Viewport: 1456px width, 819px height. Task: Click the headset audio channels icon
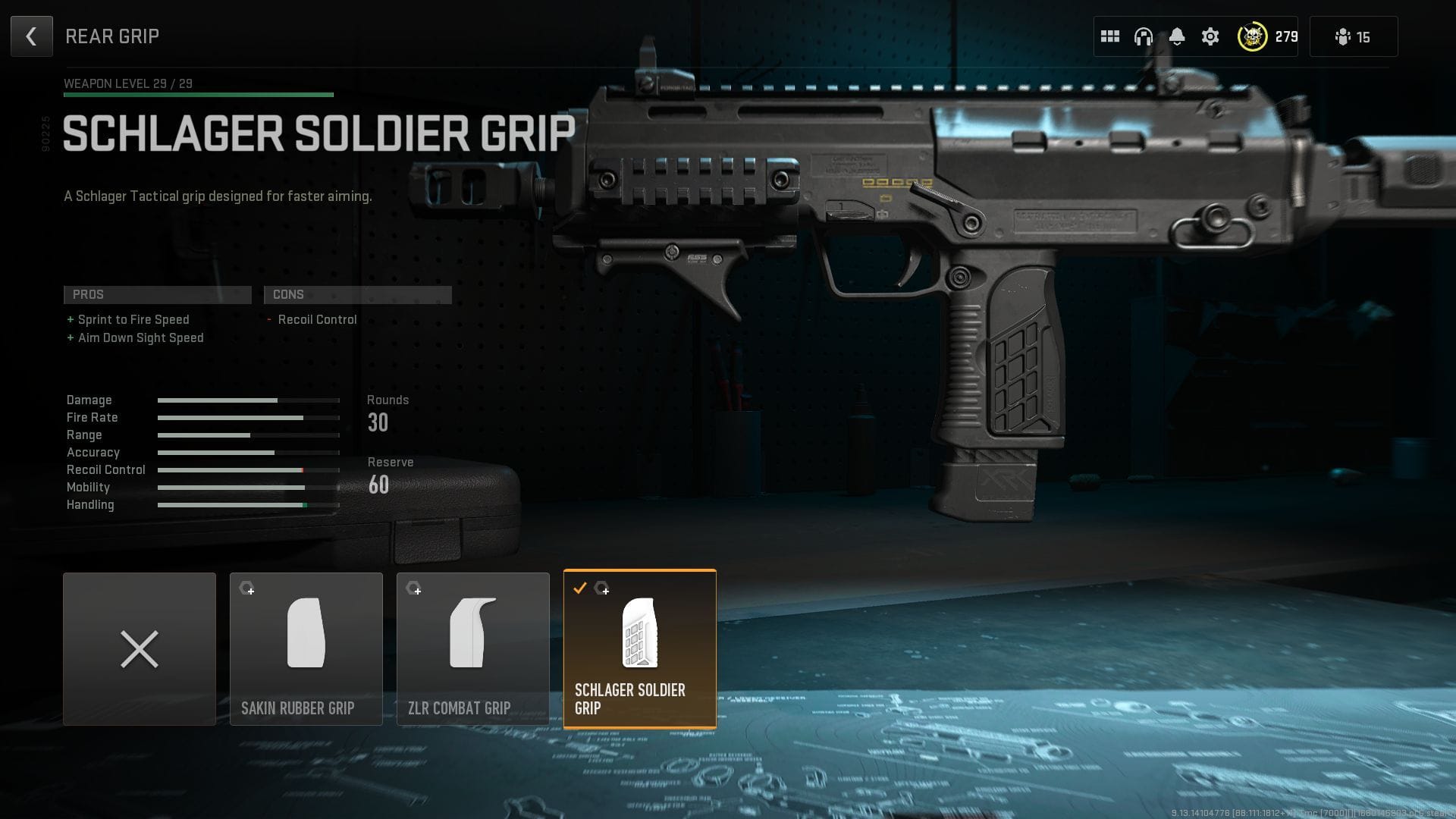(x=1143, y=36)
